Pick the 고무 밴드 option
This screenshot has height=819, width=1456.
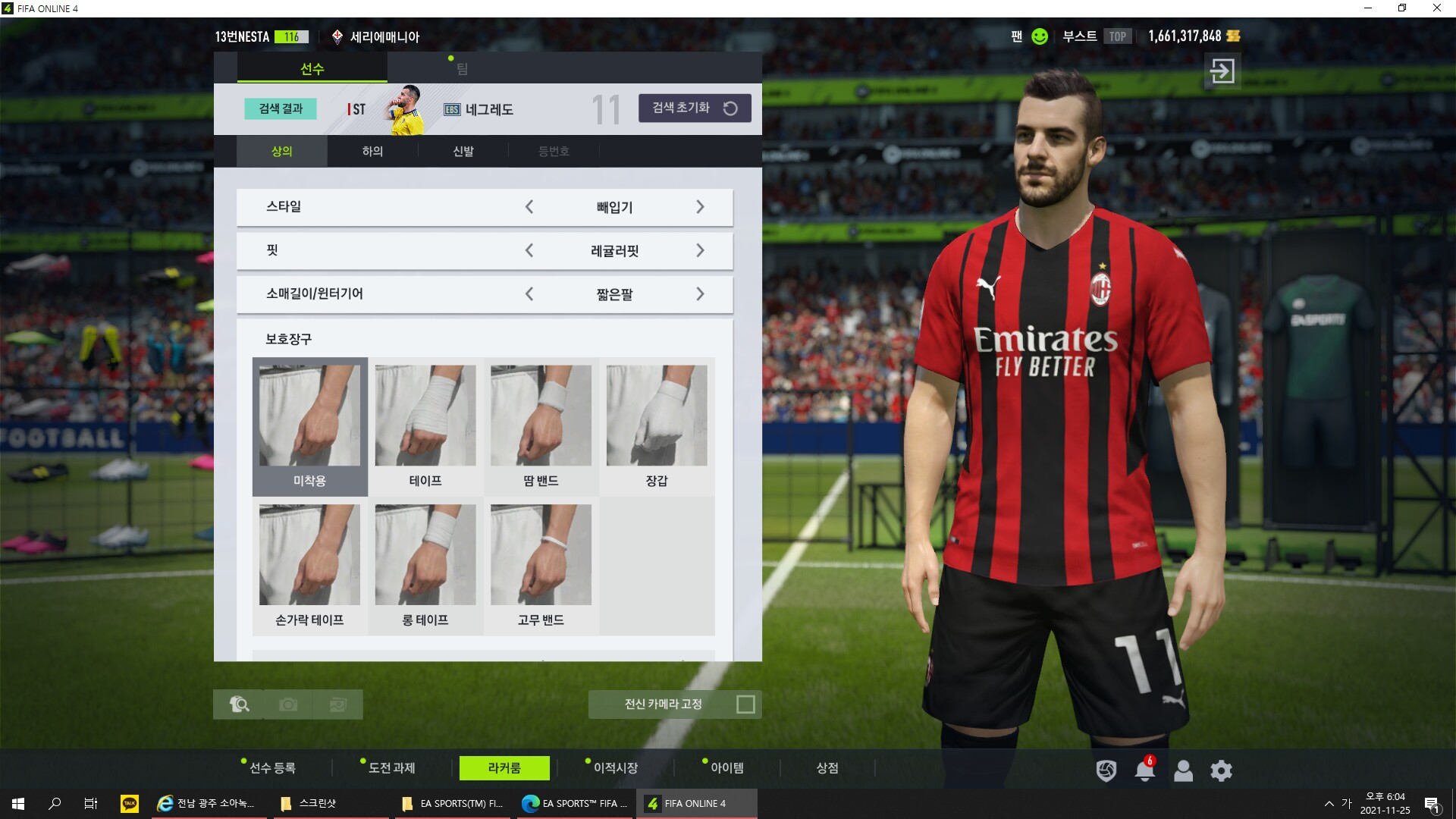tap(541, 566)
